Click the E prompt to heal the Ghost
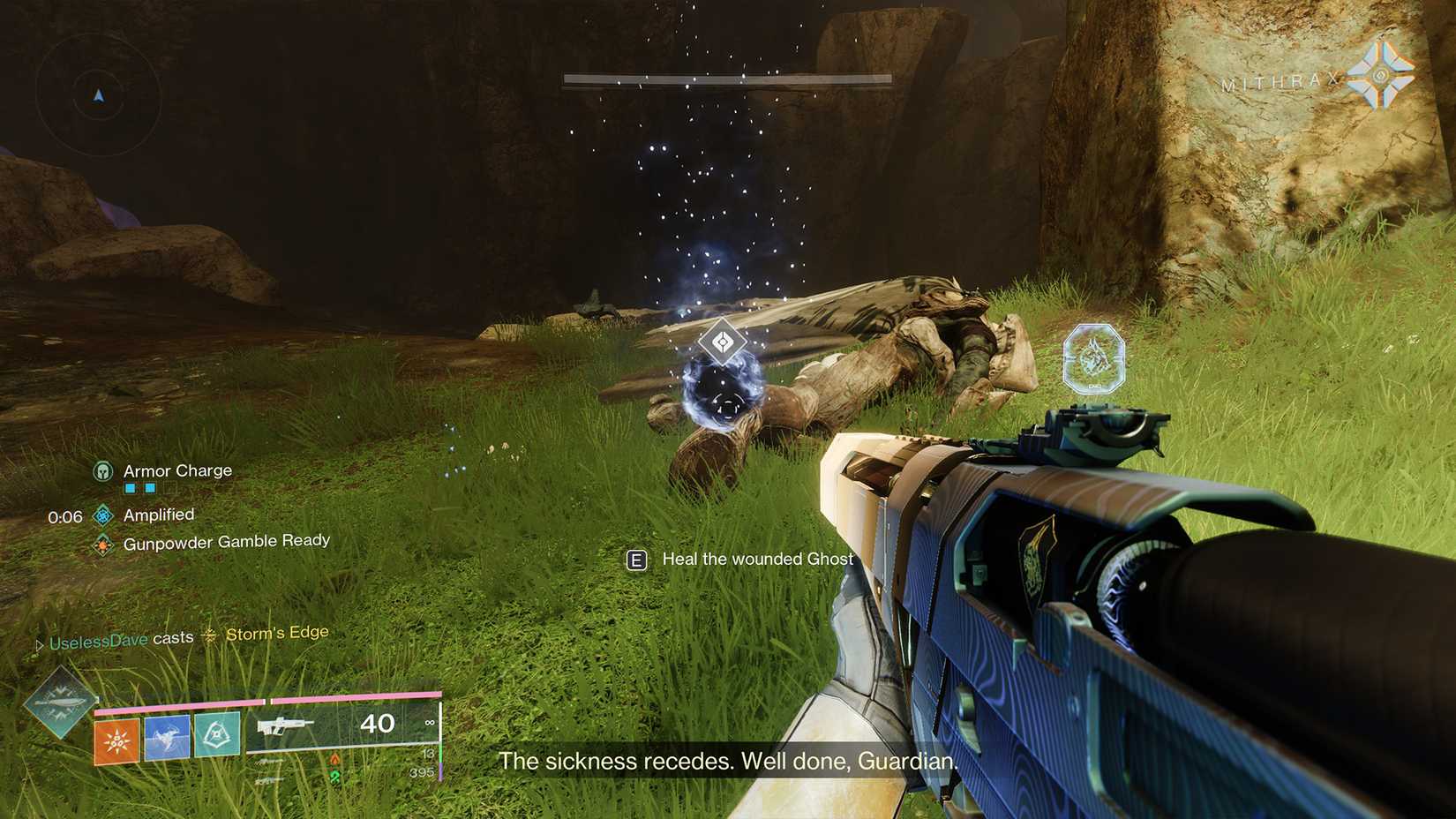The width and height of the screenshot is (1456, 819). coord(636,560)
